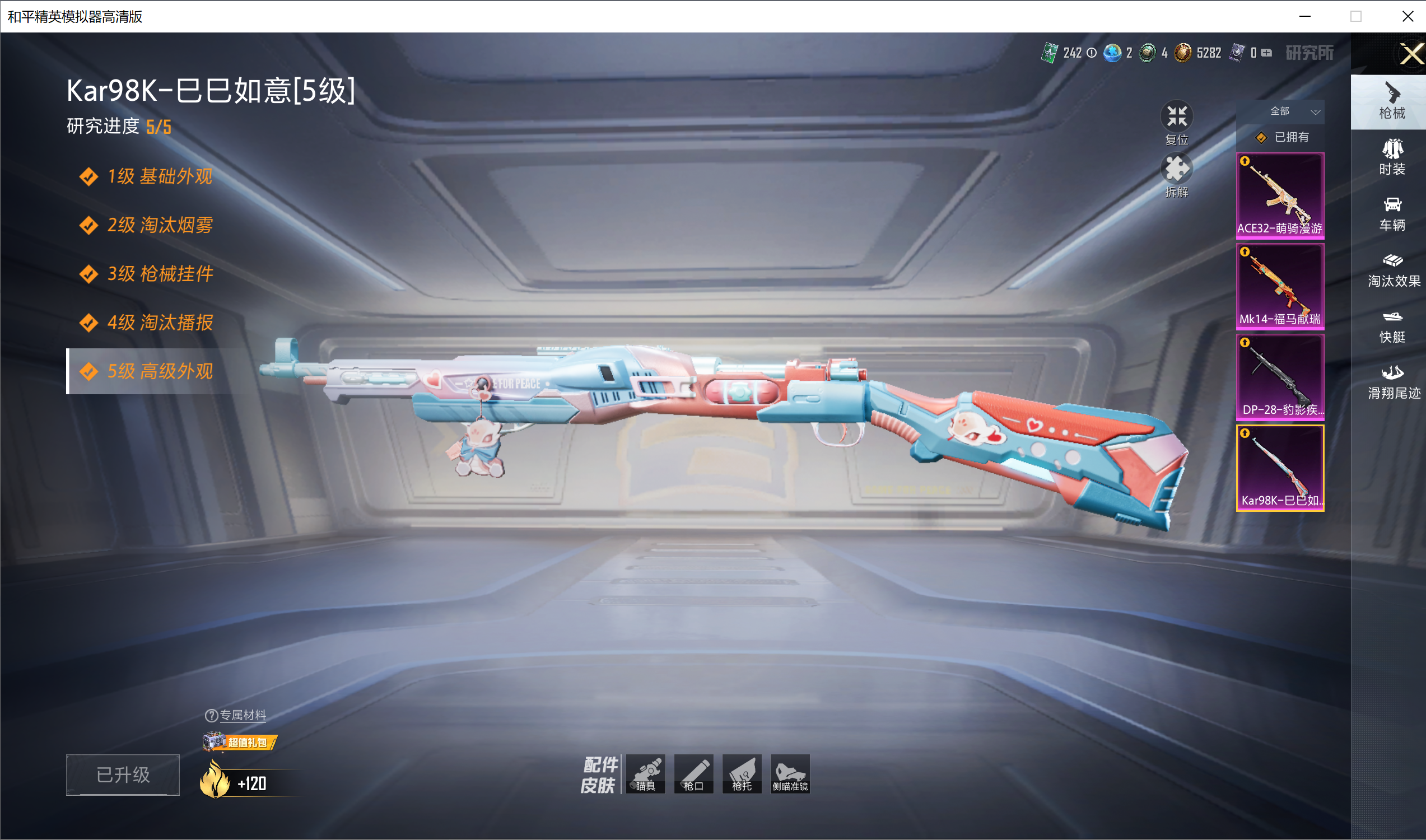Viewport: 1426px width, 840px height.
Task: Switch to the 淘汰效果 tab
Action: click(1392, 270)
